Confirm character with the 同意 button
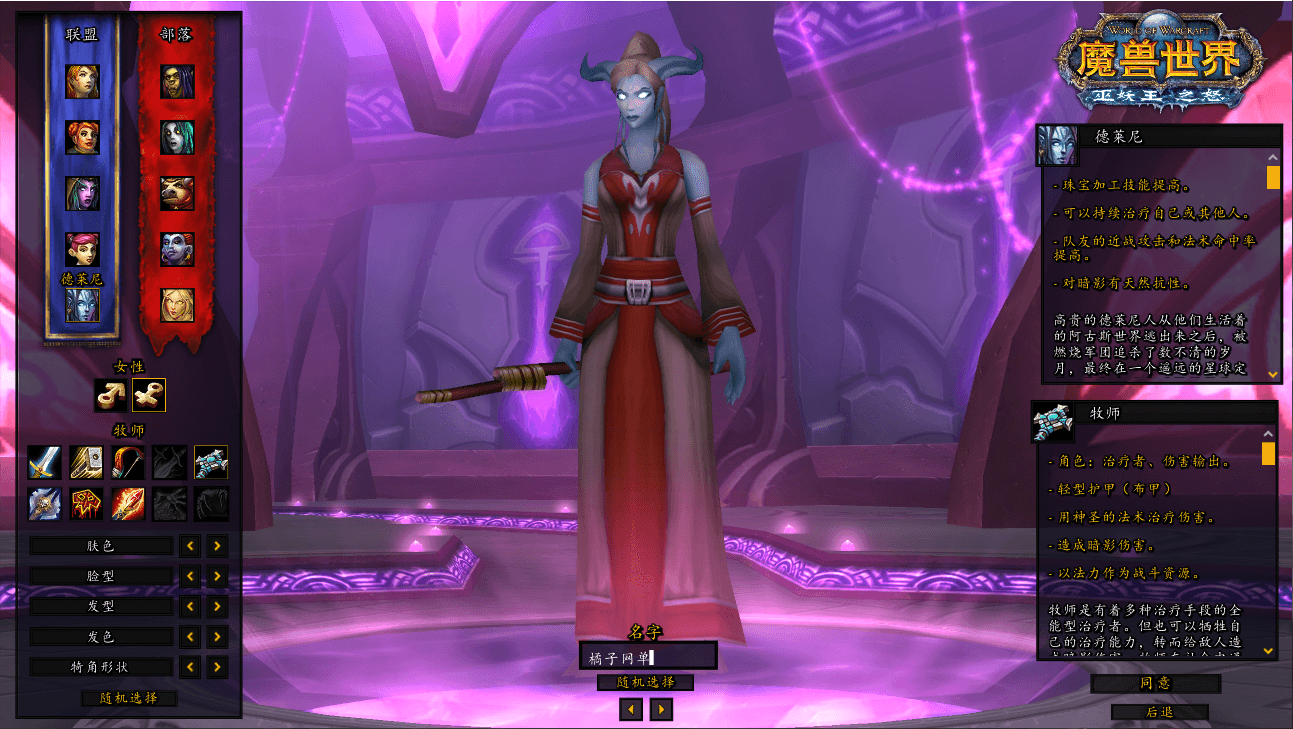The image size is (1293, 729). [x=1155, y=684]
